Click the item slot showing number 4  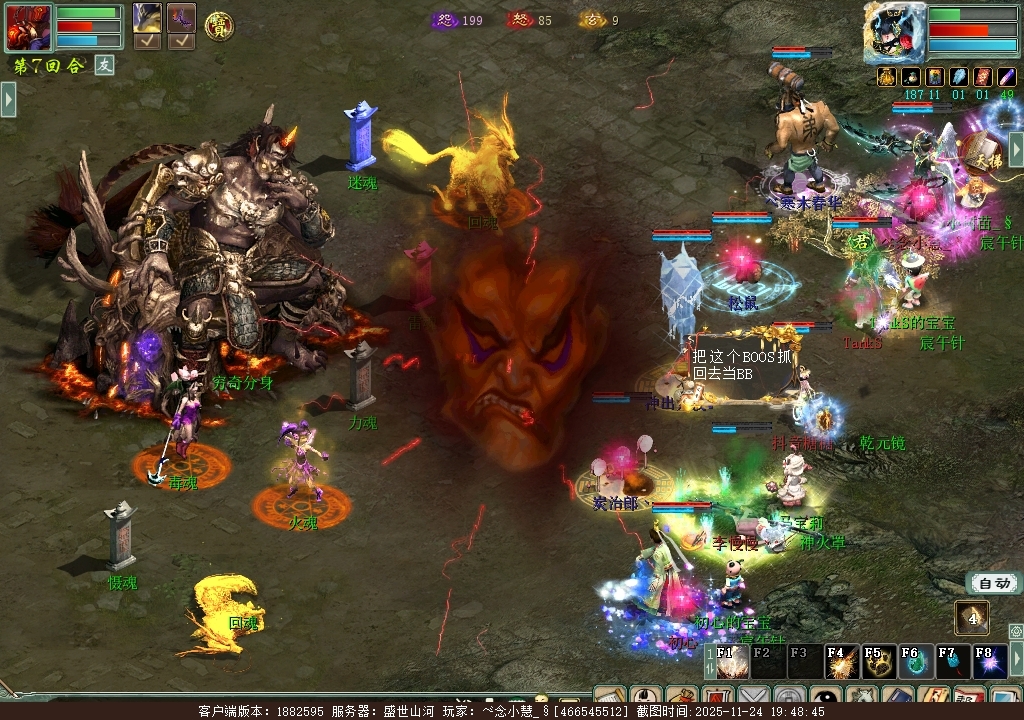(972, 617)
